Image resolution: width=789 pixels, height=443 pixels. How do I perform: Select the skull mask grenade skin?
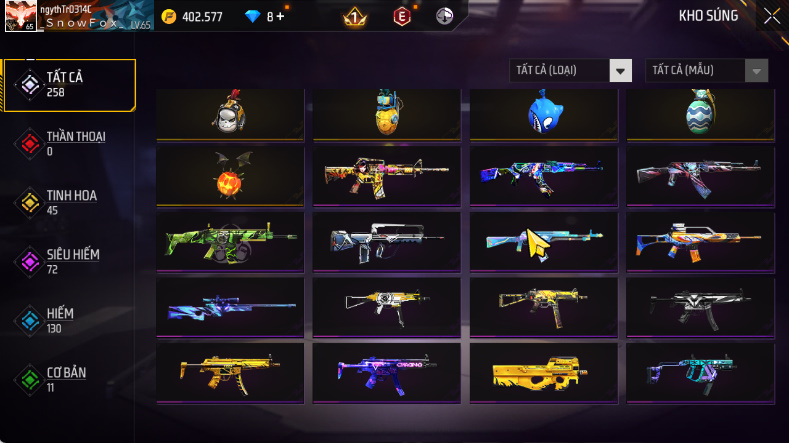[x=229, y=113]
